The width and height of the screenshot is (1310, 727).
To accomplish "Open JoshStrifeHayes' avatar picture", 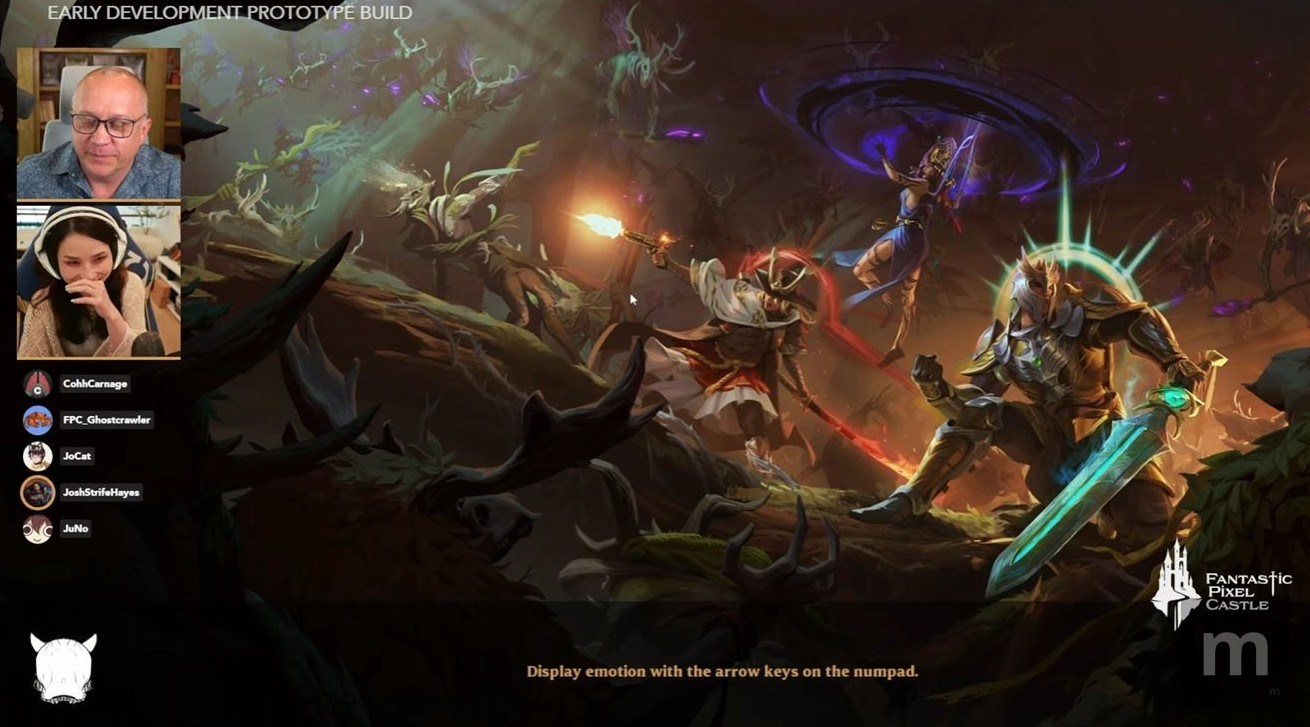I will coord(36,493).
